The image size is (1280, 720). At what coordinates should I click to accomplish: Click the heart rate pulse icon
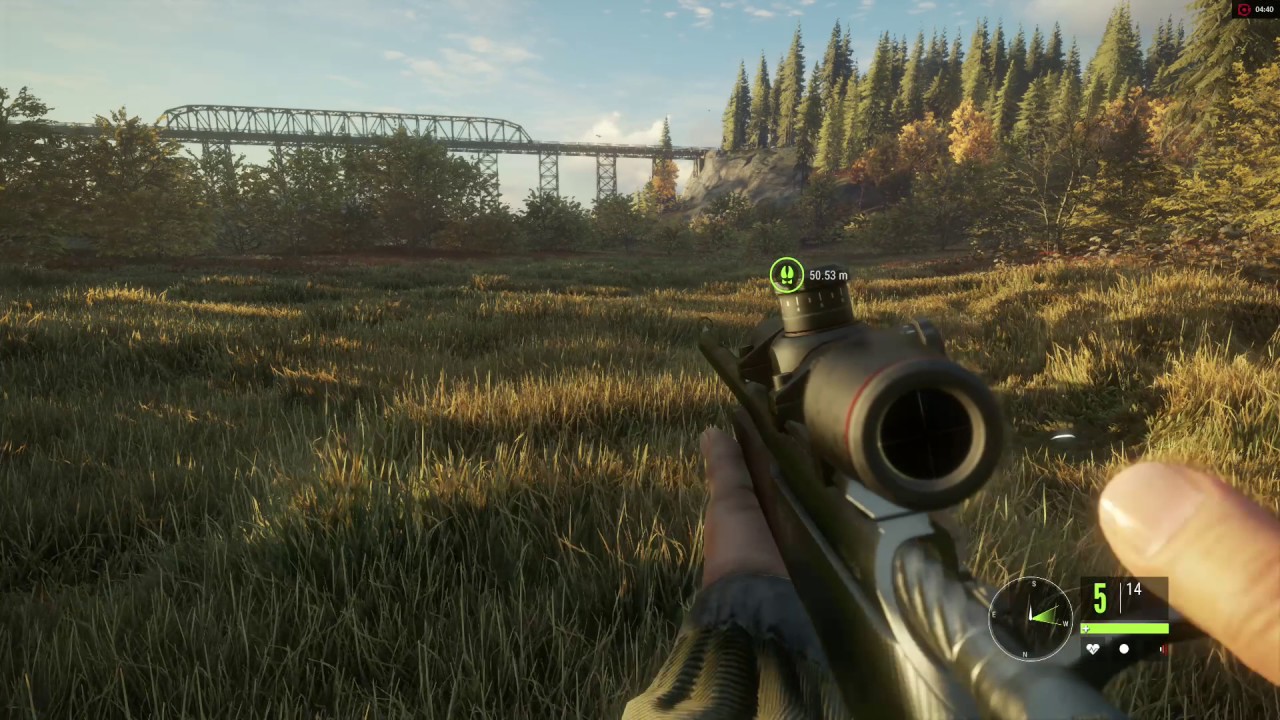[1094, 649]
